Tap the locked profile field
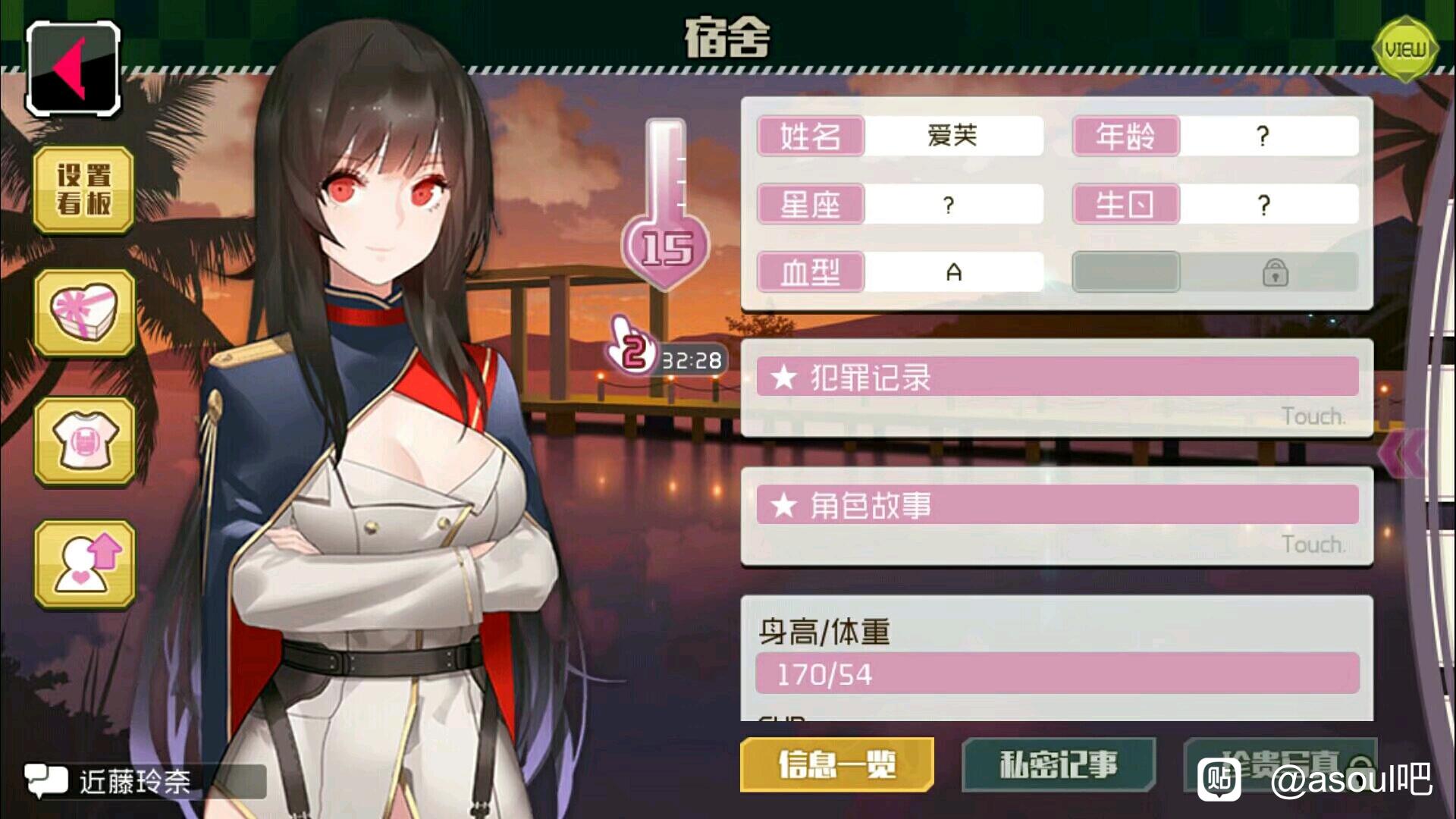This screenshot has width=1456, height=819. pyautogui.click(x=1215, y=272)
